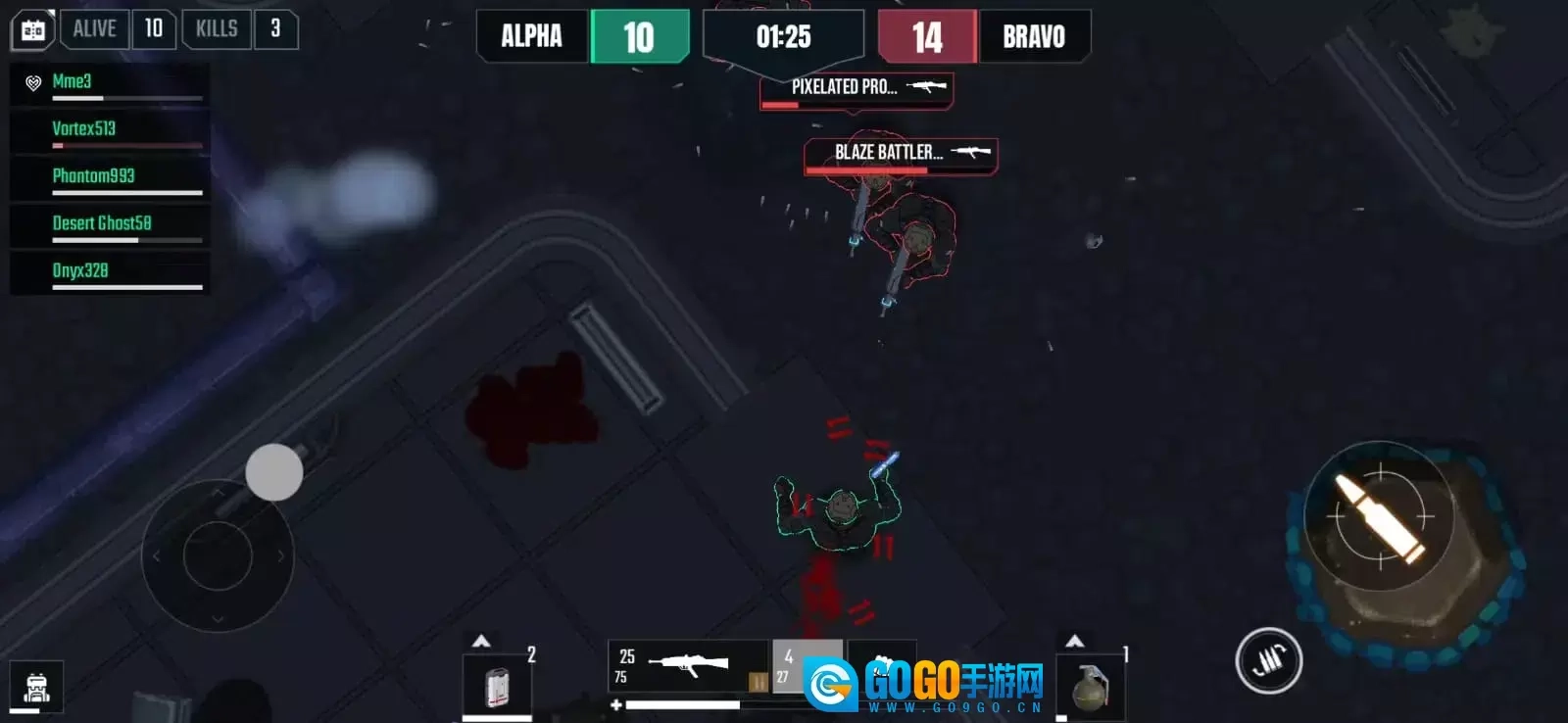
Task: Toggle spectate on PIXELATED PRO nameplate
Action: (x=854, y=88)
